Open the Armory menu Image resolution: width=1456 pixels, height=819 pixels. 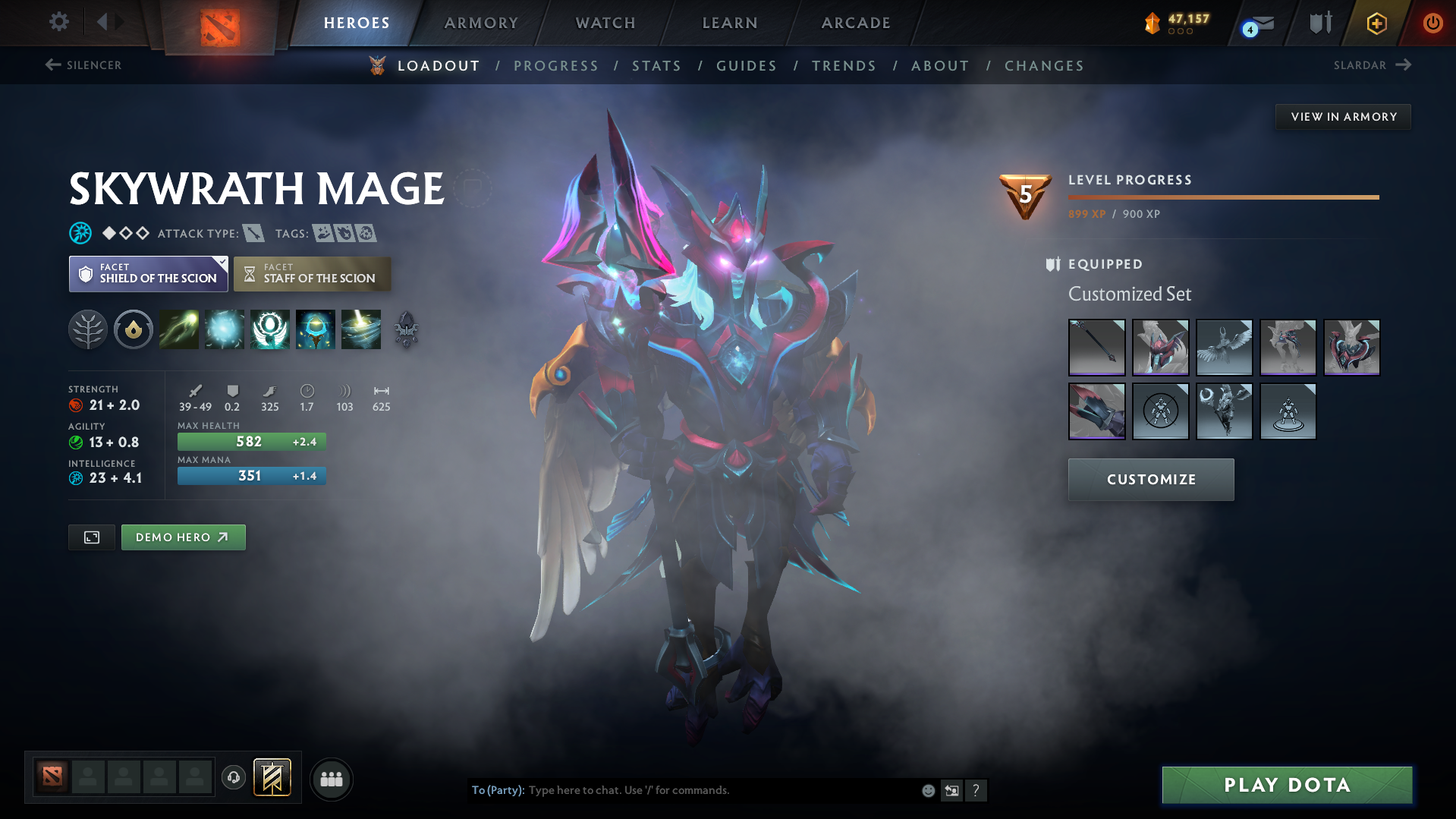click(x=481, y=23)
